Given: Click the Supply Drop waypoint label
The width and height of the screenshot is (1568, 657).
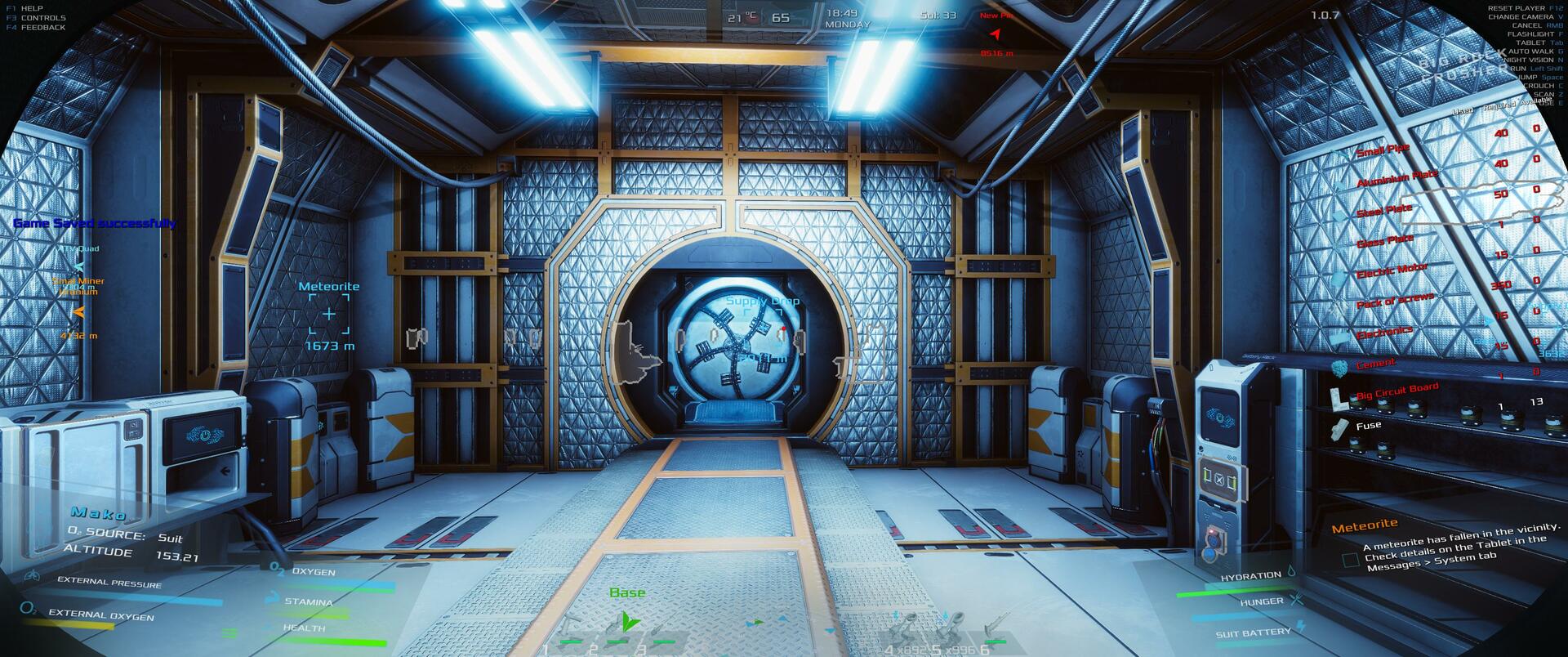Looking at the screenshot, I should [x=763, y=301].
